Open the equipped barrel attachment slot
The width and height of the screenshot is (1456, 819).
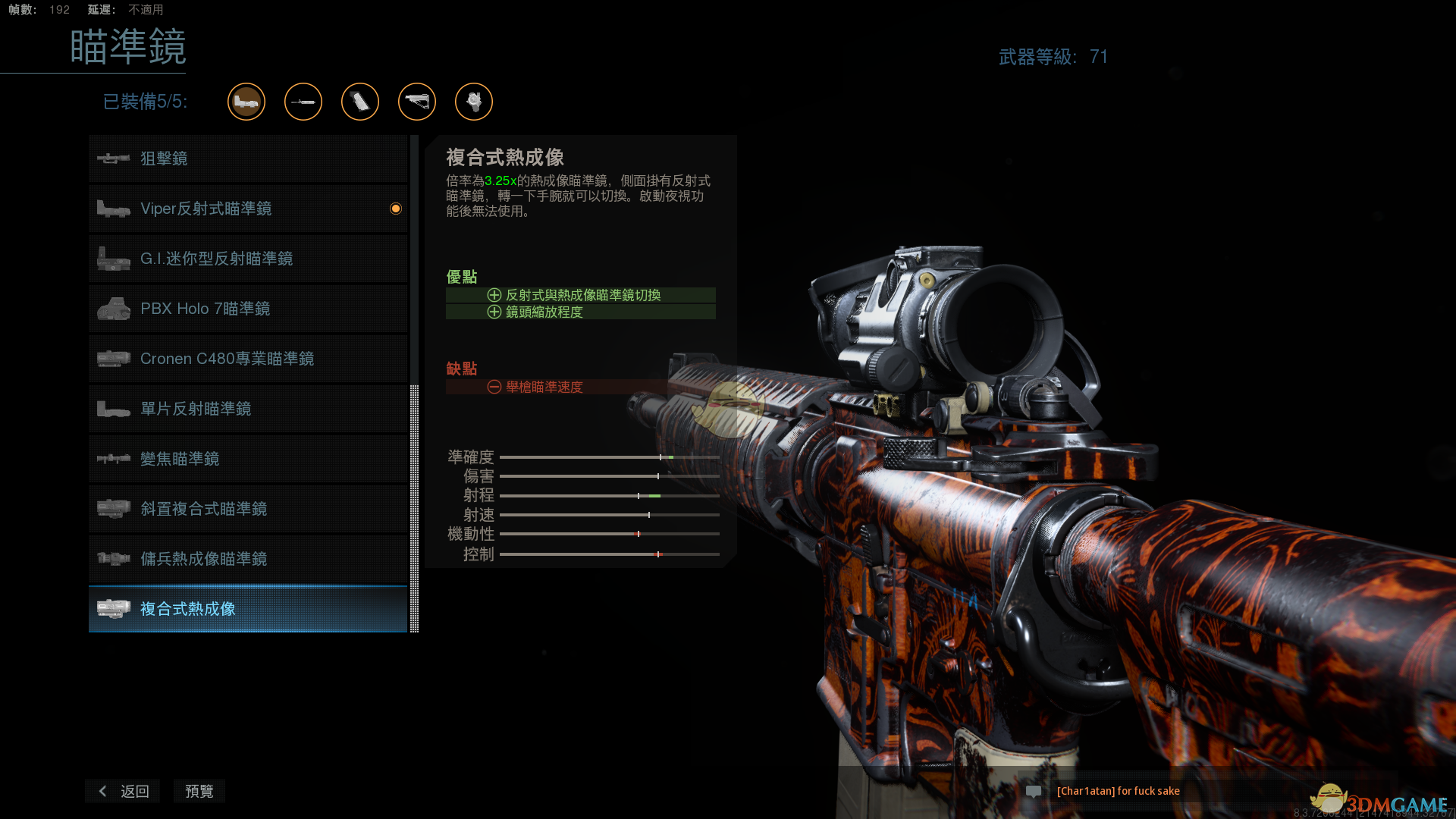303,102
